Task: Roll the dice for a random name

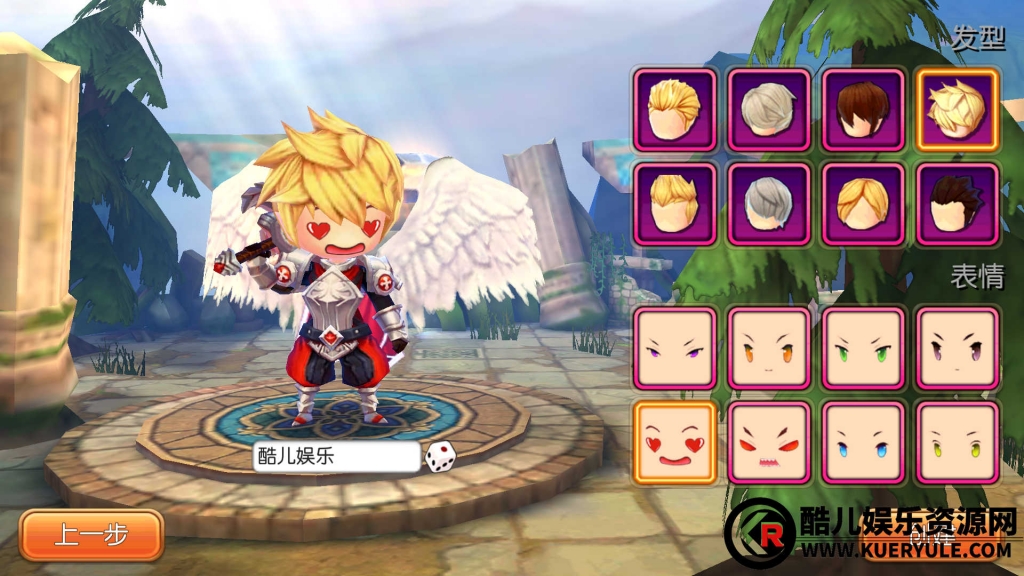Action: coord(441,457)
